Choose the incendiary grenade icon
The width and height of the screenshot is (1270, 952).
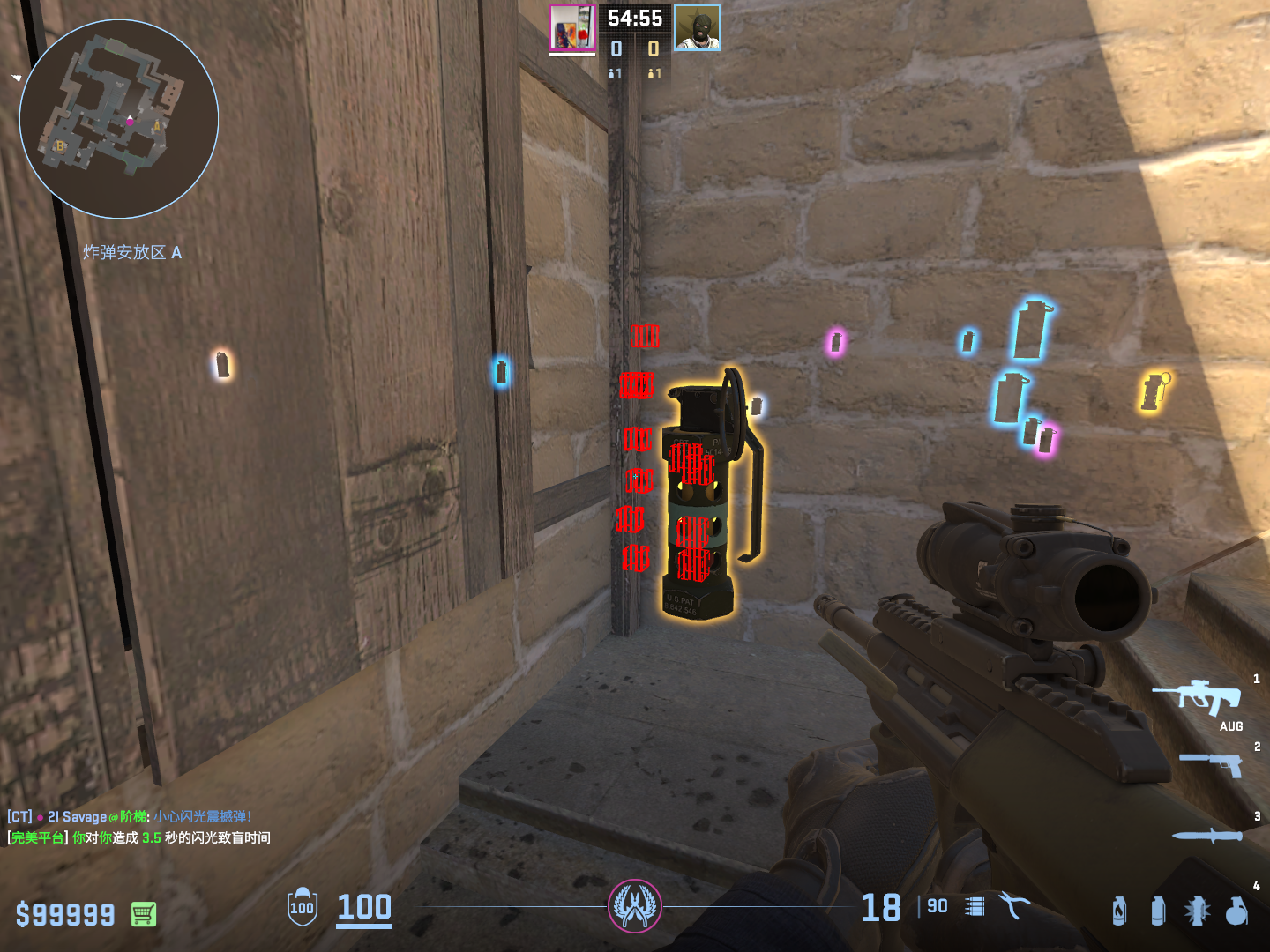tap(1119, 911)
